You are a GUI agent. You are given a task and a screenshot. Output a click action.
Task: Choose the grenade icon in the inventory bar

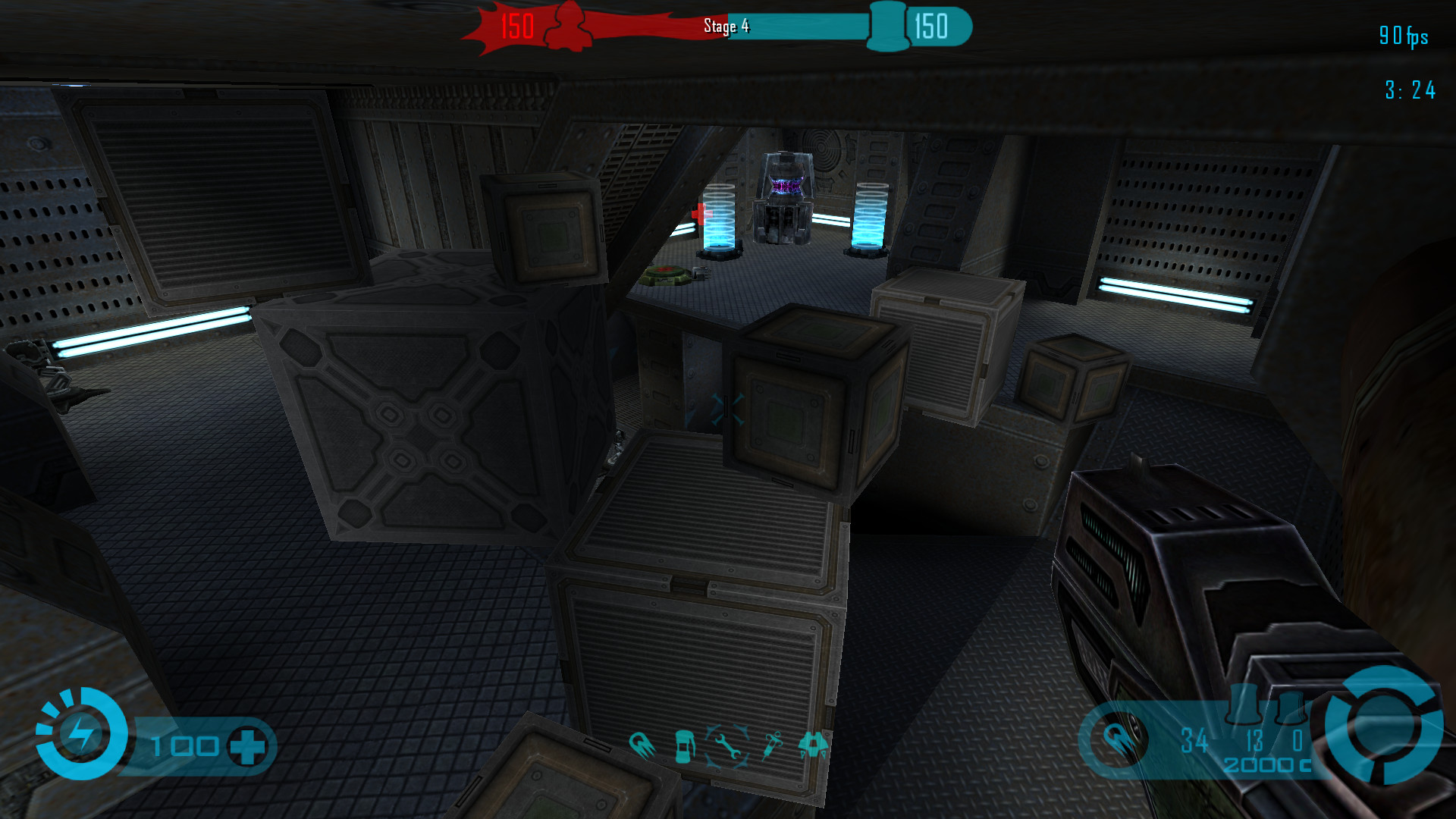click(x=685, y=746)
